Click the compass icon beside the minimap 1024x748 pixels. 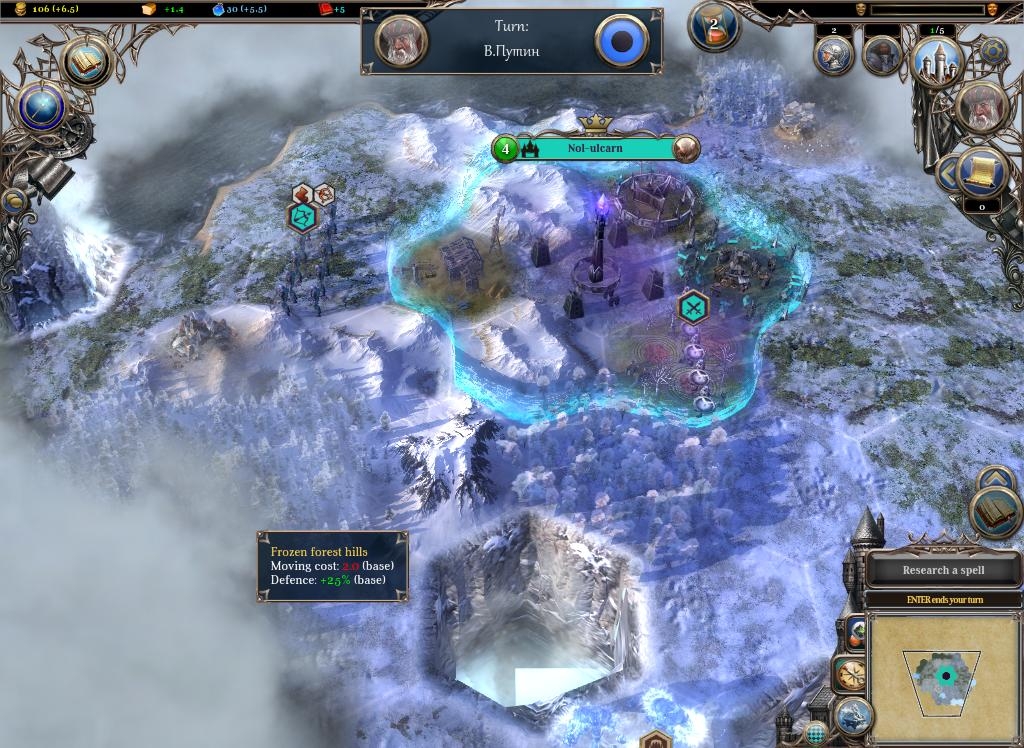(851, 675)
